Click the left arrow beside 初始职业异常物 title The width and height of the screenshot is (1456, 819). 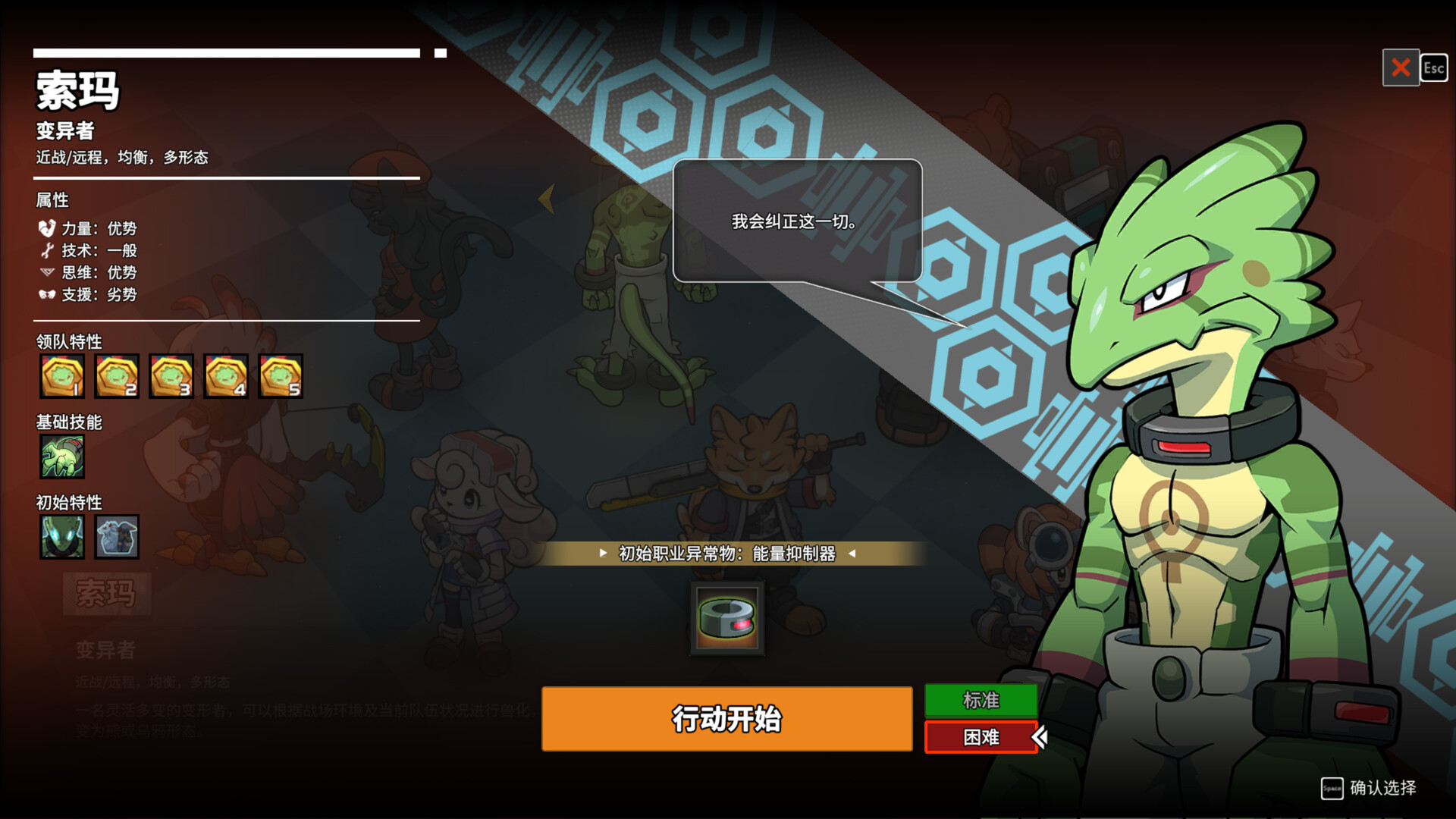(603, 554)
